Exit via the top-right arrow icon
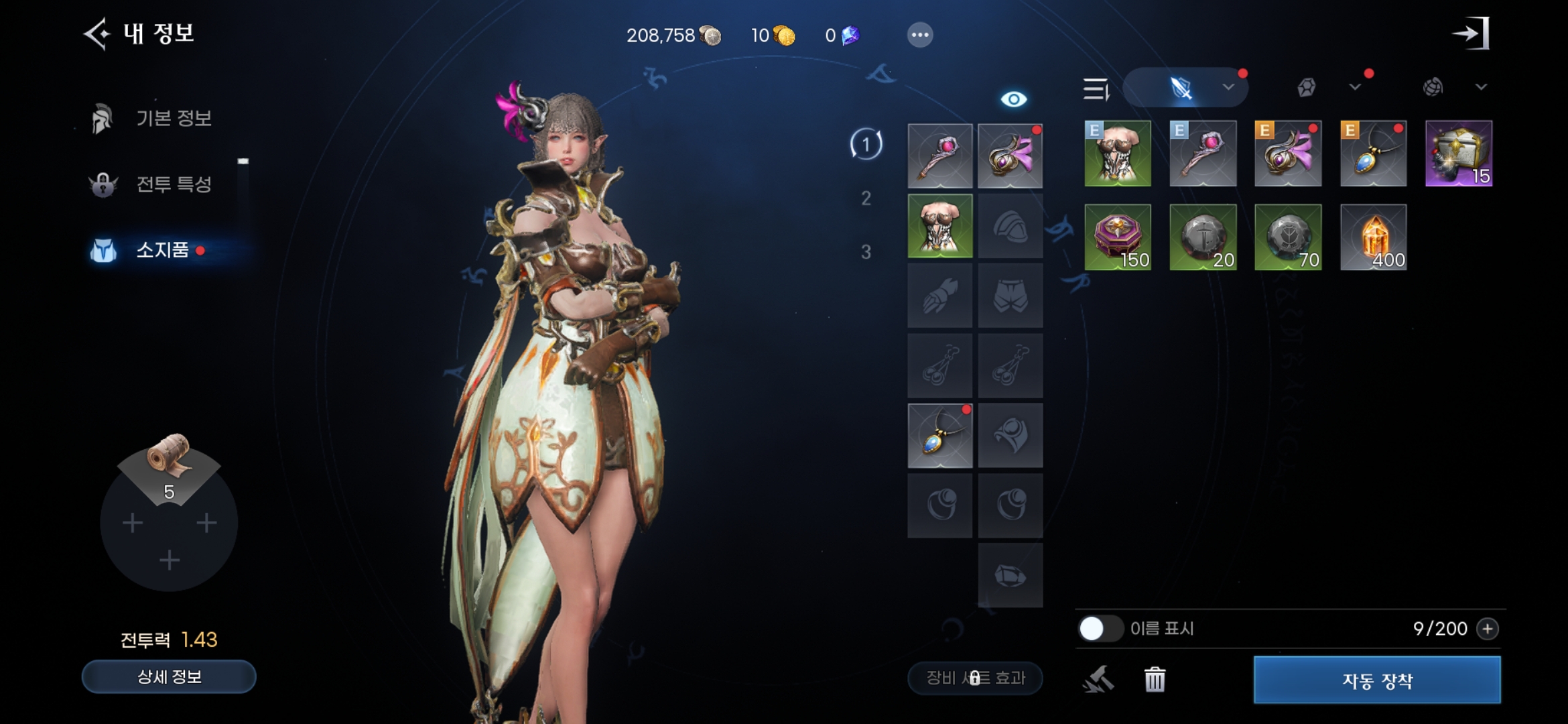The image size is (1568, 724). (1470, 34)
